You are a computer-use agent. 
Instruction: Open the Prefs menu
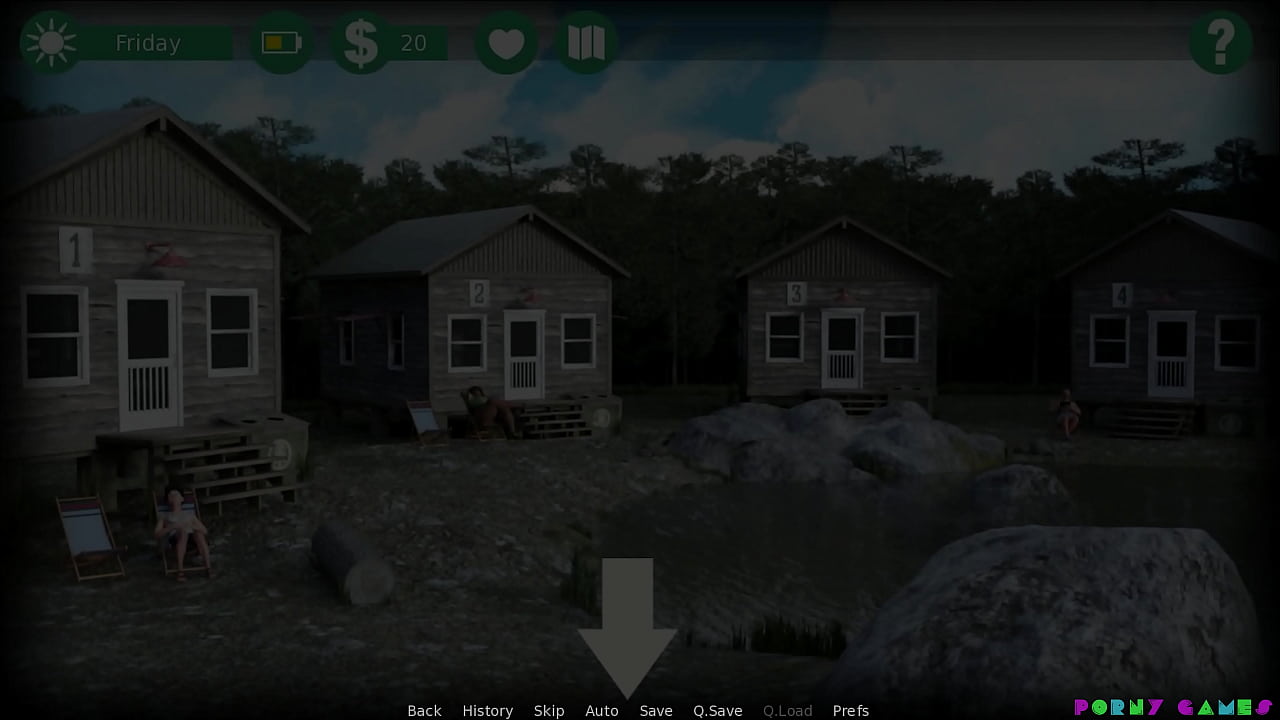click(851, 710)
